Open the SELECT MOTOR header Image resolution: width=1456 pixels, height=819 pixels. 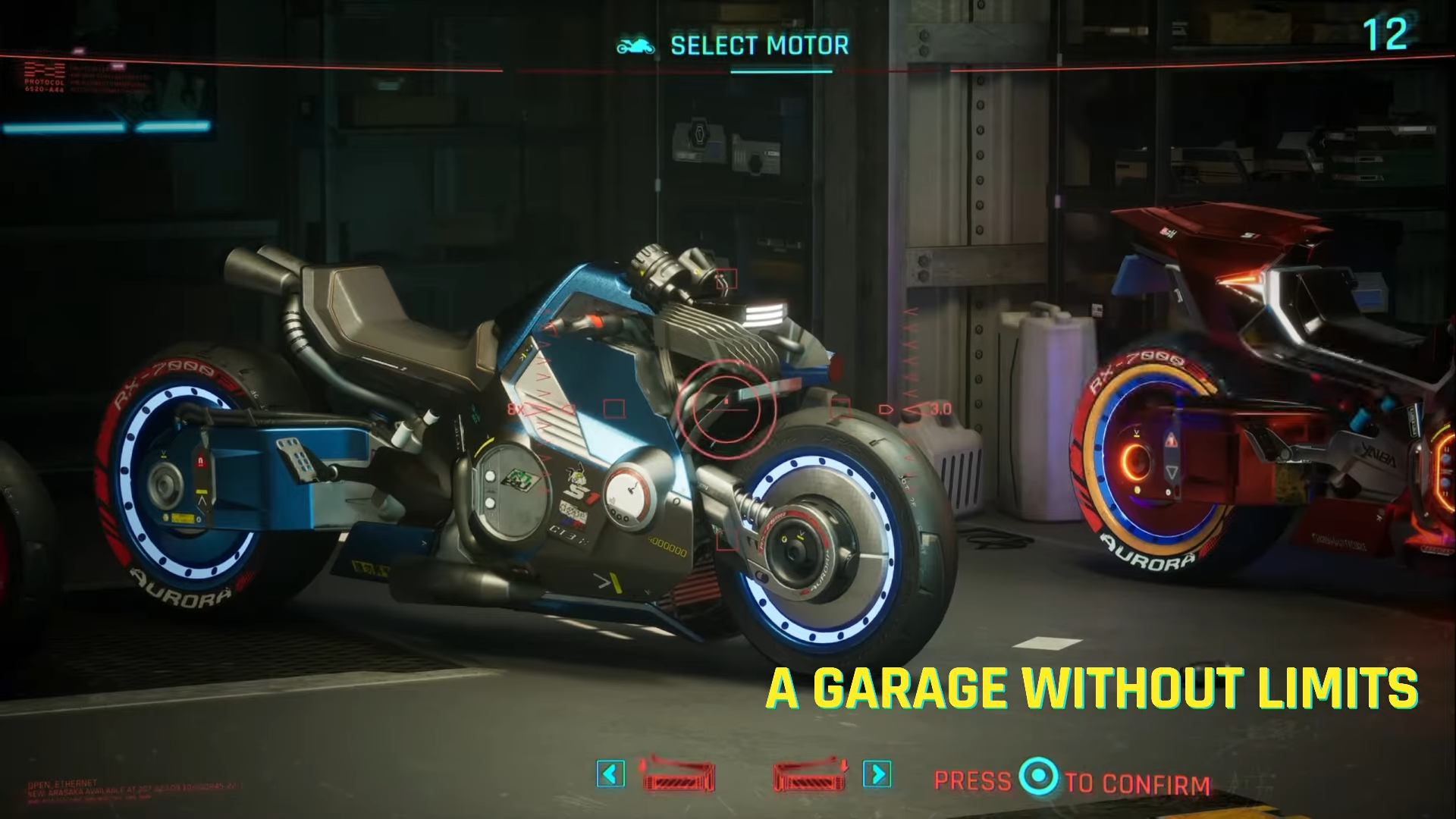click(758, 45)
